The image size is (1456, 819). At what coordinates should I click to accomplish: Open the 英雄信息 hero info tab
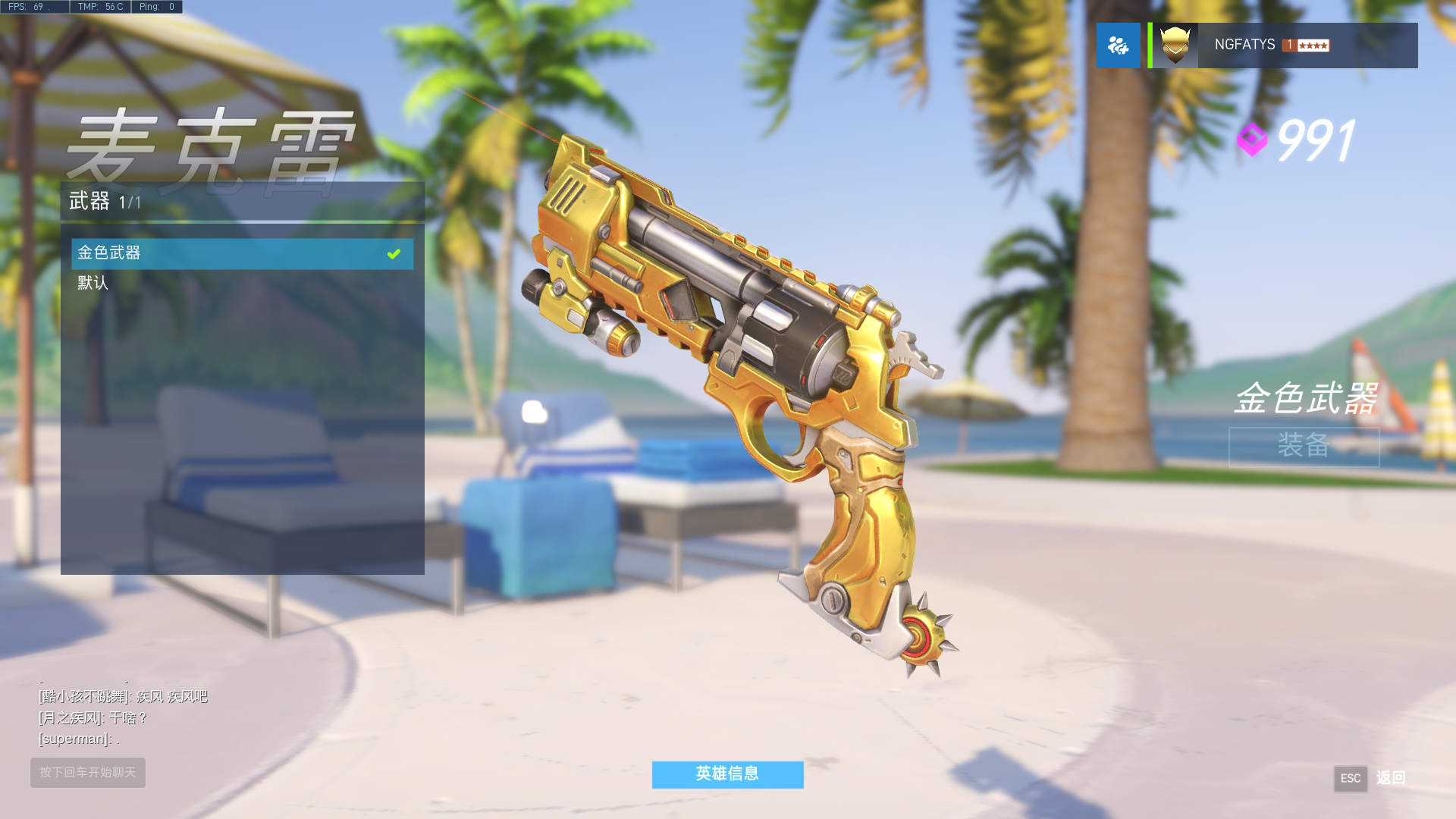727,774
